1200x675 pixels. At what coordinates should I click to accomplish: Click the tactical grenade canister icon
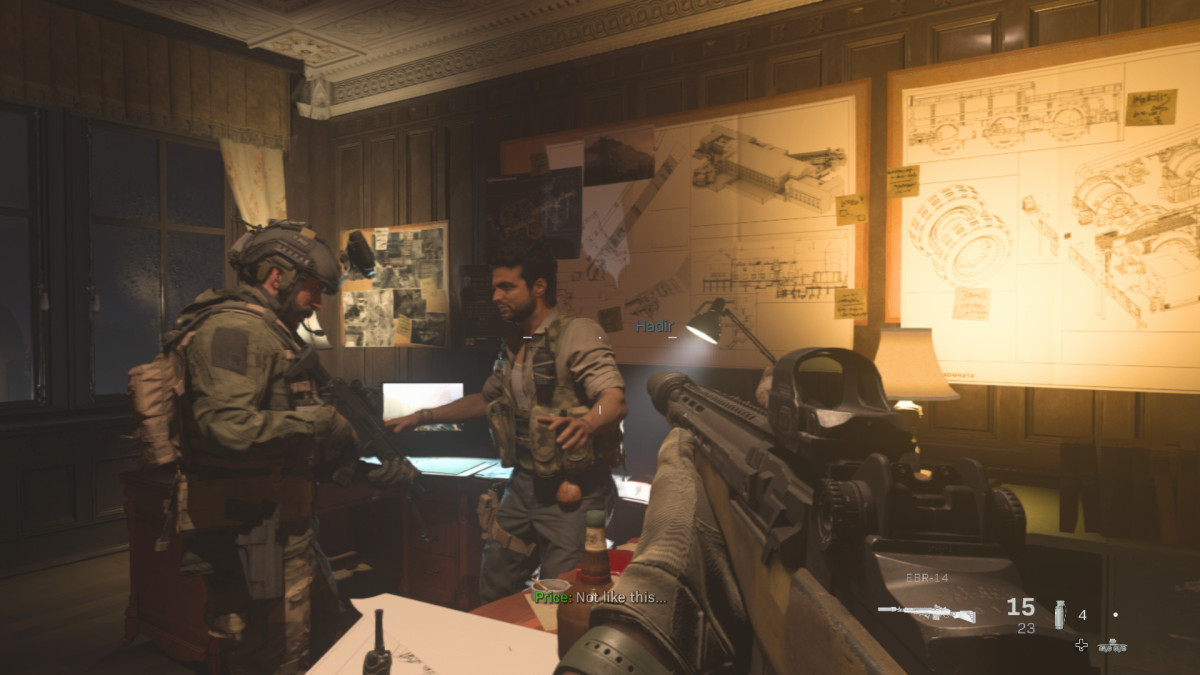[x=1059, y=614]
